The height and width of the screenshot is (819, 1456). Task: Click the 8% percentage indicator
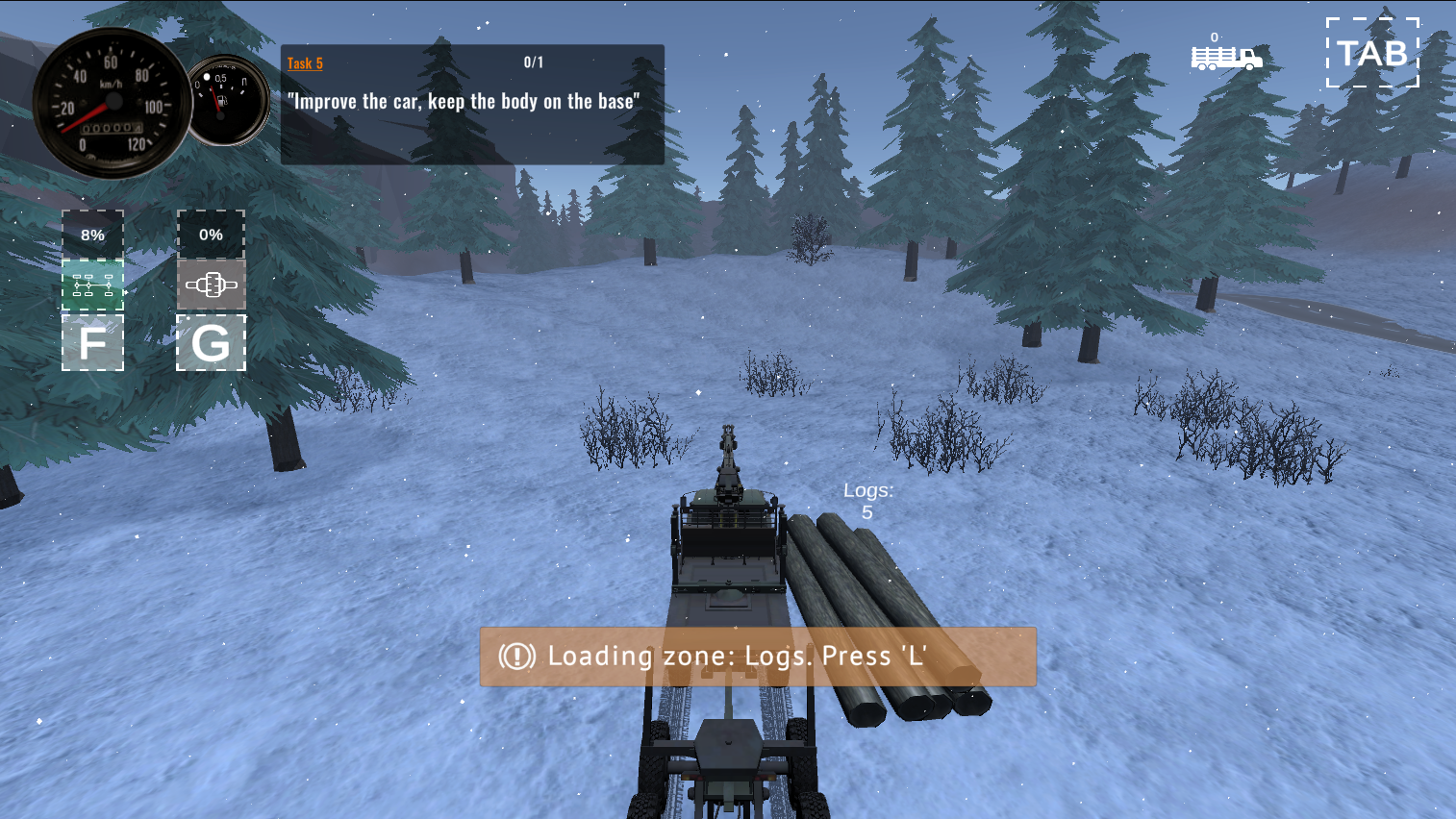[x=92, y=234]
